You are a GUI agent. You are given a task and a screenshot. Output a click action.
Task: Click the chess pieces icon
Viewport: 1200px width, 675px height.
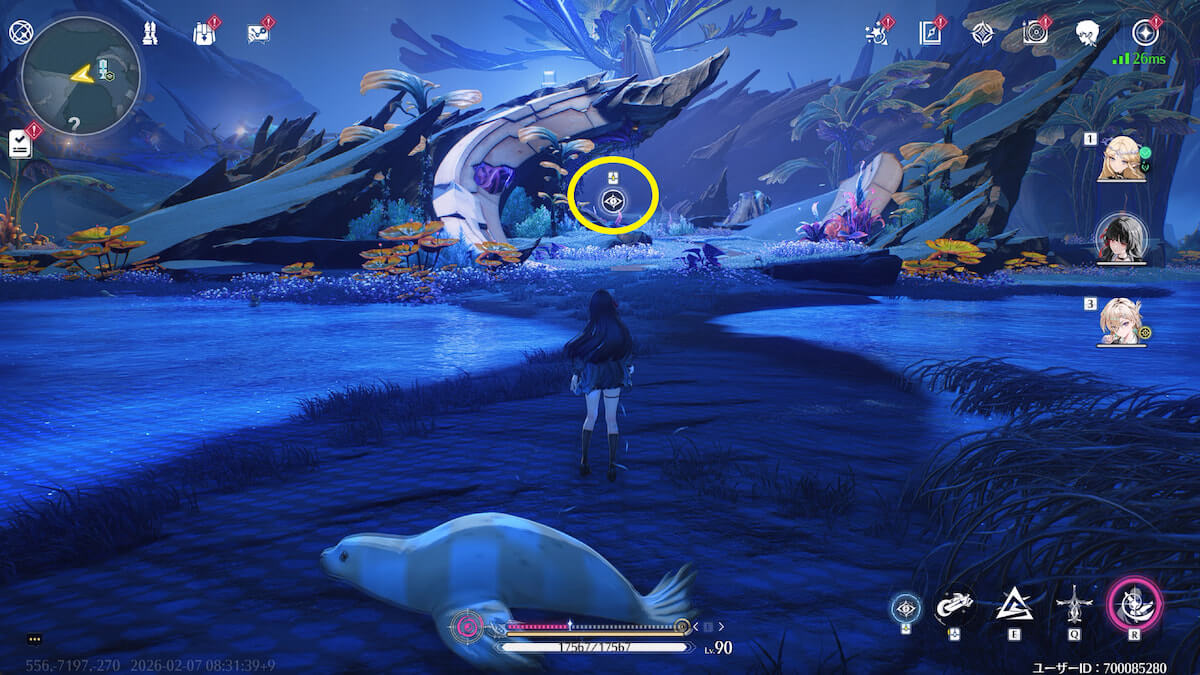[150, 33]
